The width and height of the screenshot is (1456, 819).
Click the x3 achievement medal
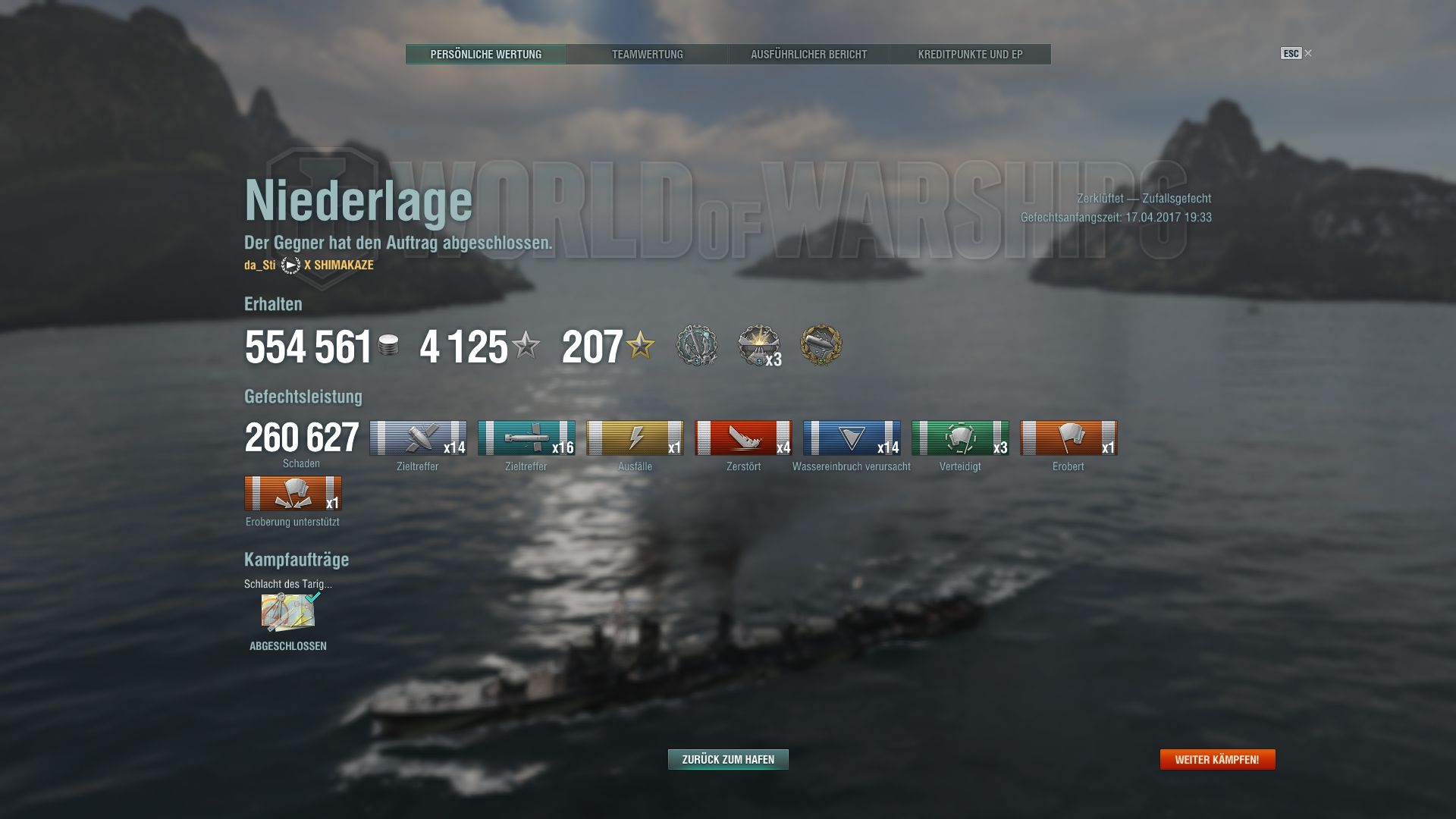(759, 346)
